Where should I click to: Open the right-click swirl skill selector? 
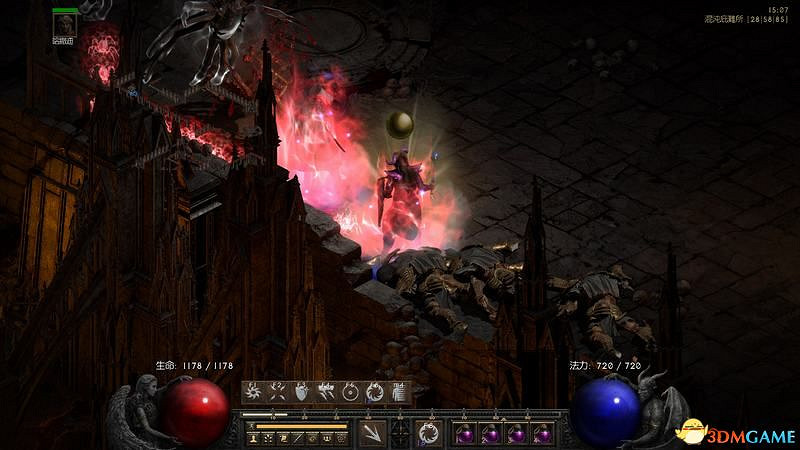[x=429, y=433]
